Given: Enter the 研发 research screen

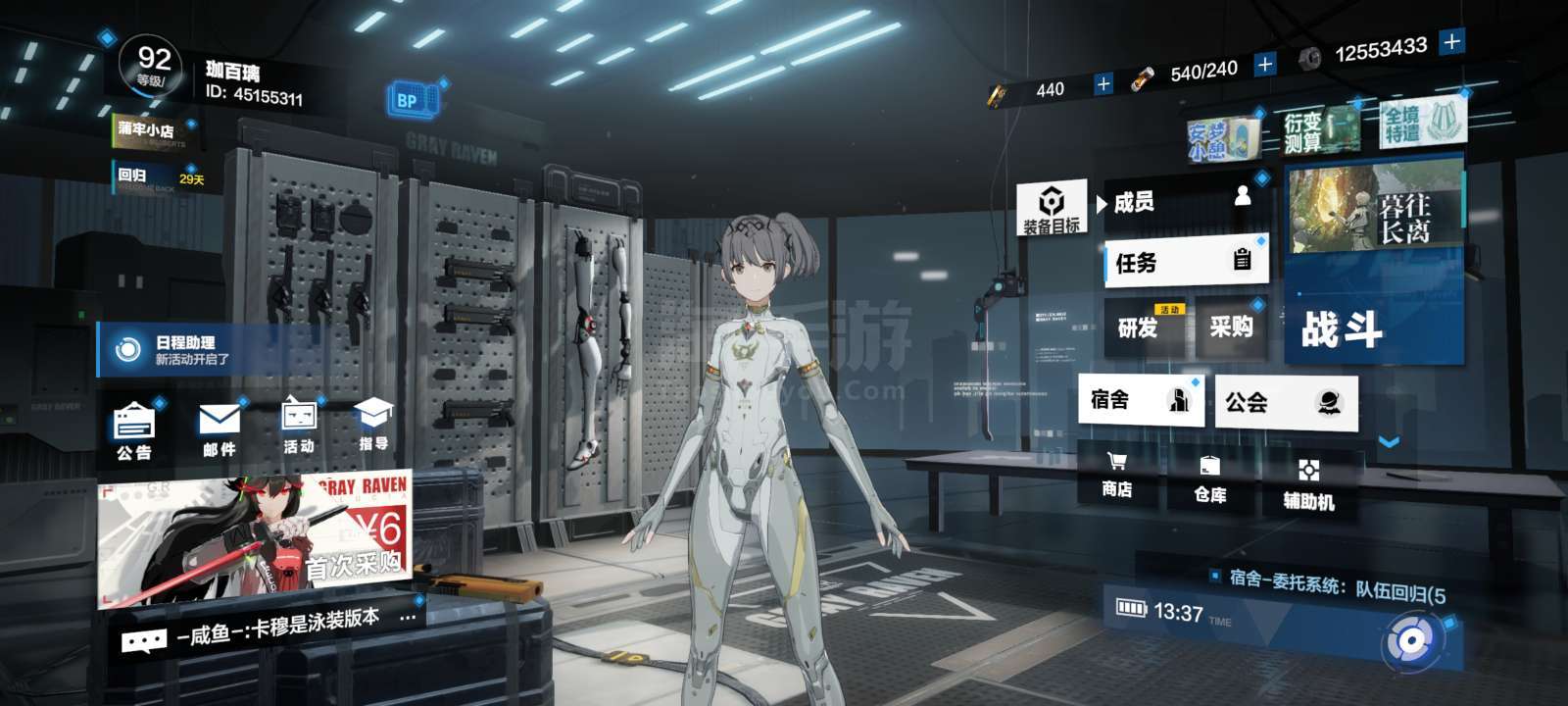Looking at the screenshot, I should click(1144, 328).
